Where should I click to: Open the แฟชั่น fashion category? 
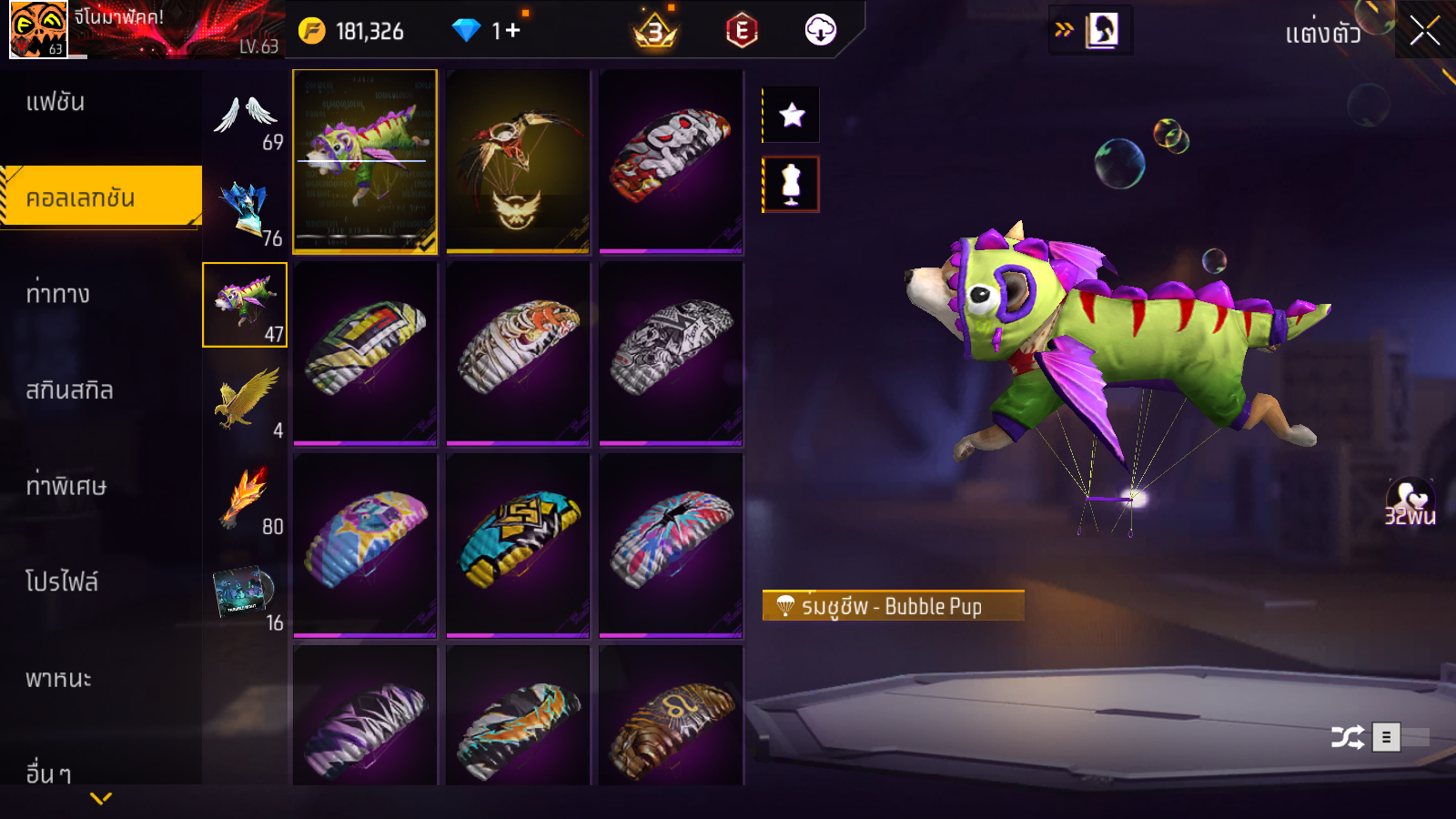tap(56, 102)
